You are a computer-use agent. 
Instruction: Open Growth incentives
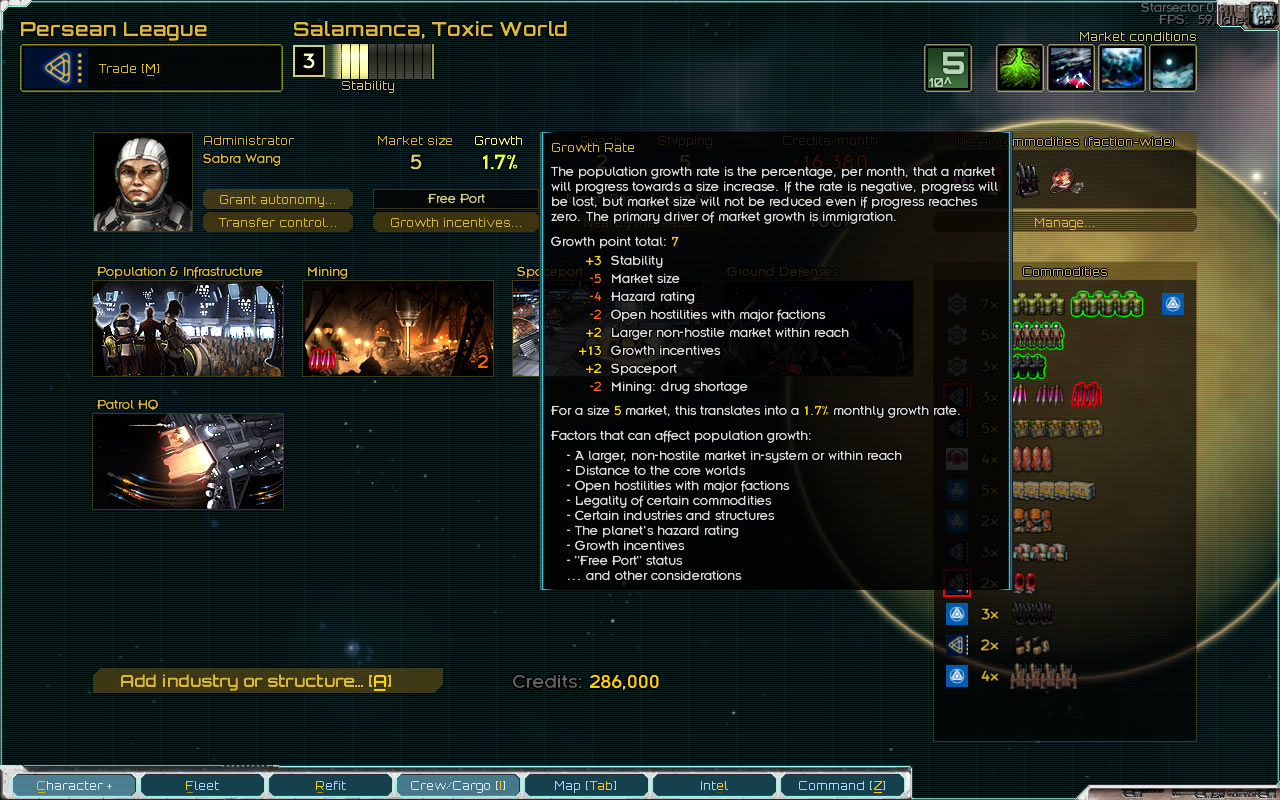pos(455,222)
